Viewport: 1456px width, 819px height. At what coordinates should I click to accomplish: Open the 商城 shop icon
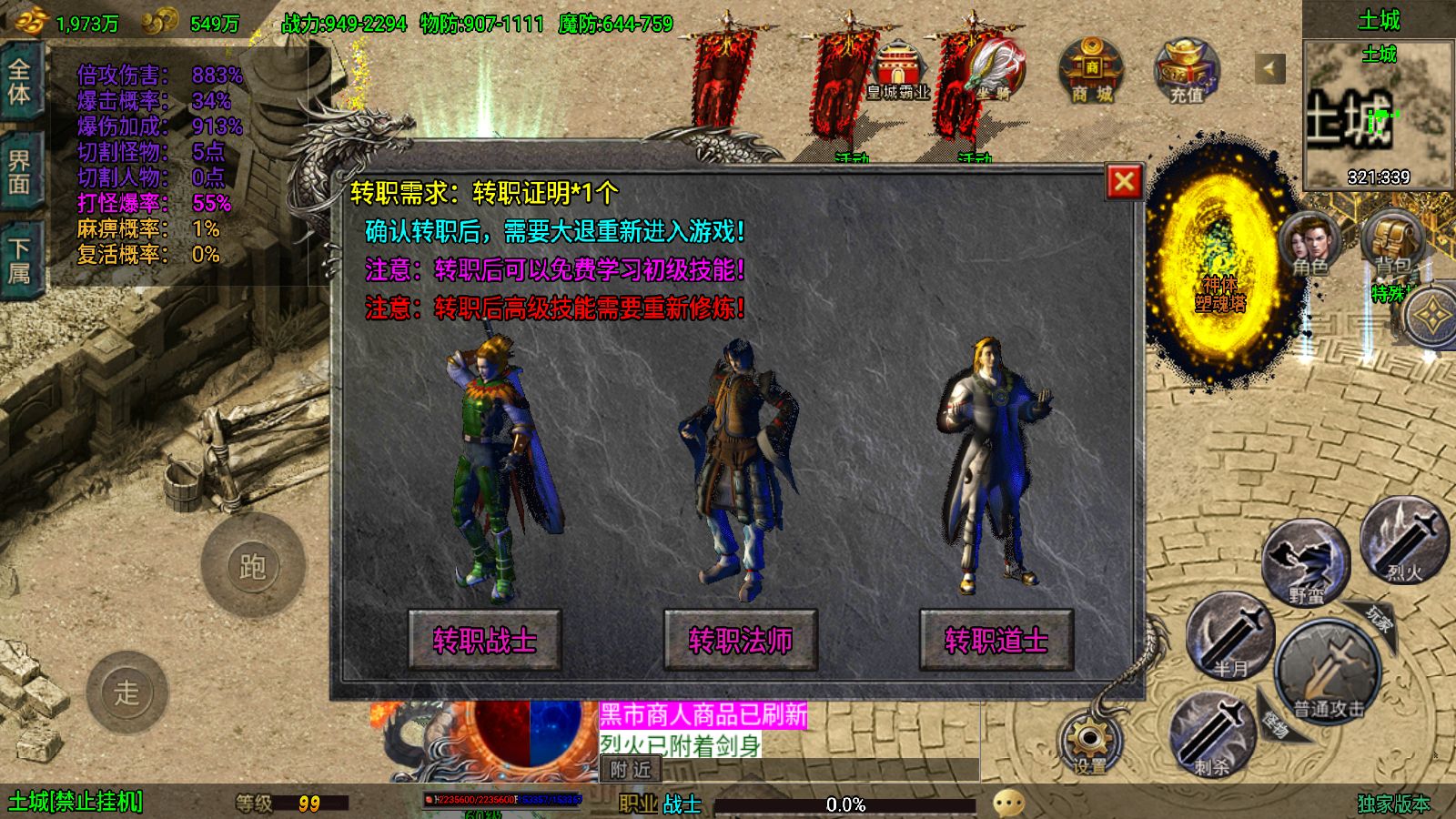(1091, 71)
